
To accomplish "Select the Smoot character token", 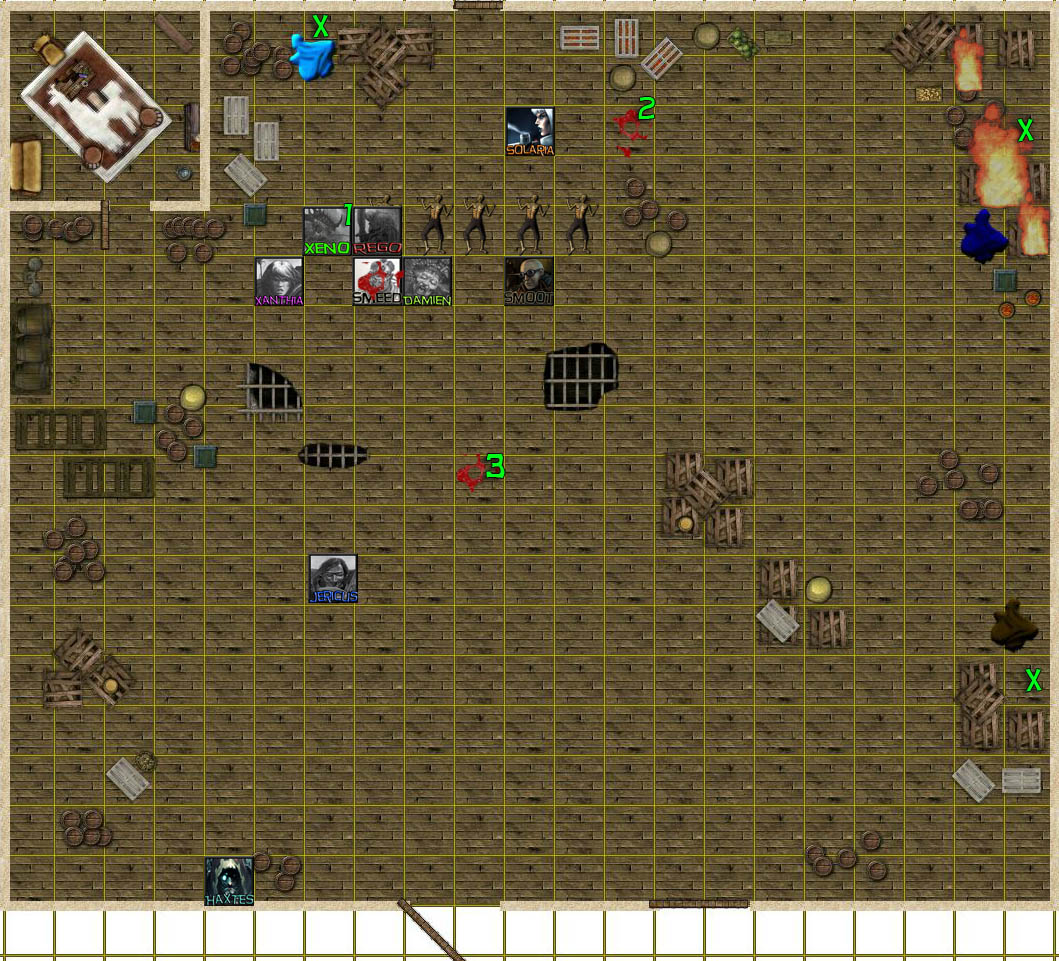I will 529,281.
